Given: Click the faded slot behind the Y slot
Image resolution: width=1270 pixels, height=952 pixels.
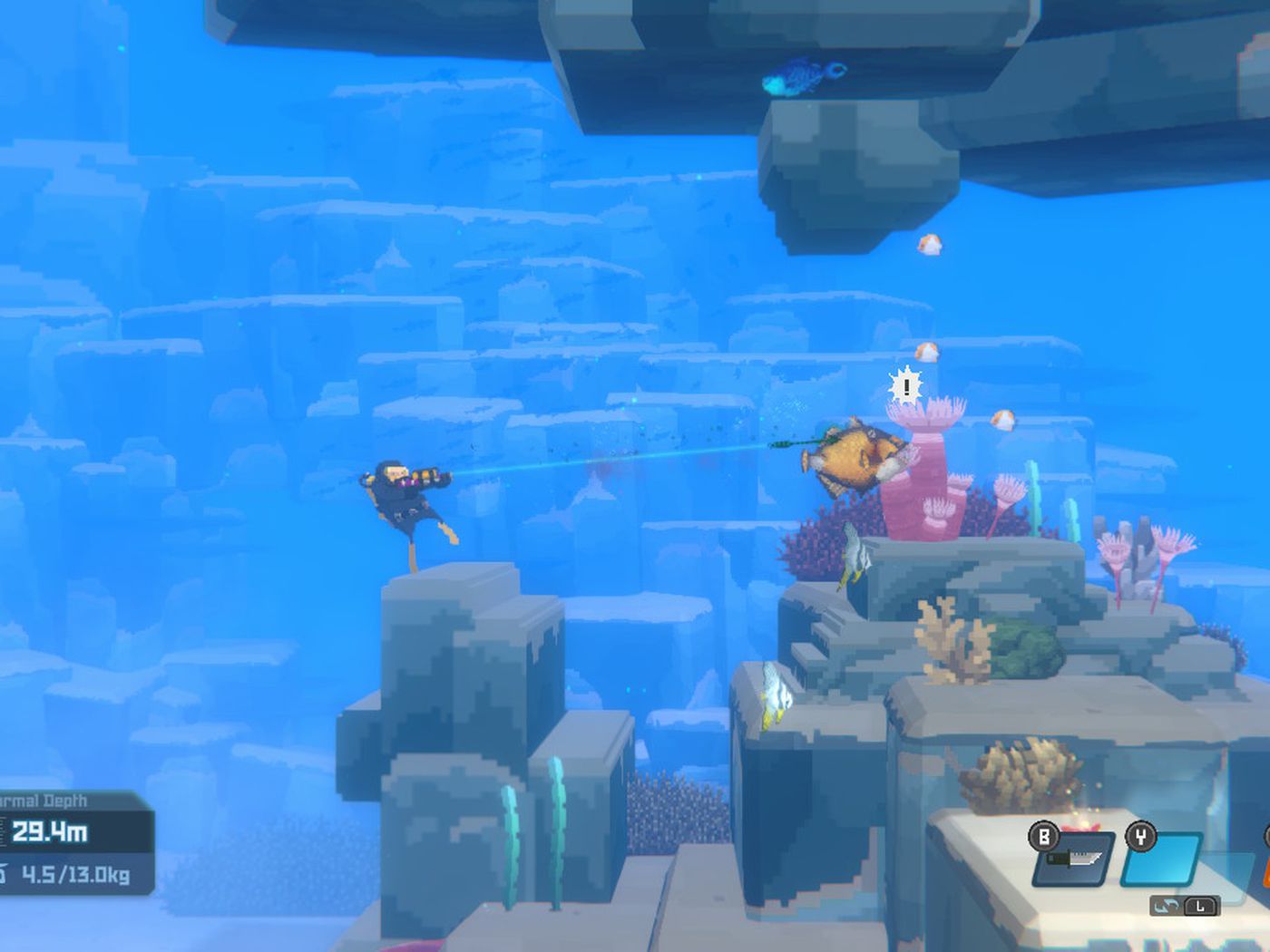Looking at the screenshot, I should click(1226, 876).
